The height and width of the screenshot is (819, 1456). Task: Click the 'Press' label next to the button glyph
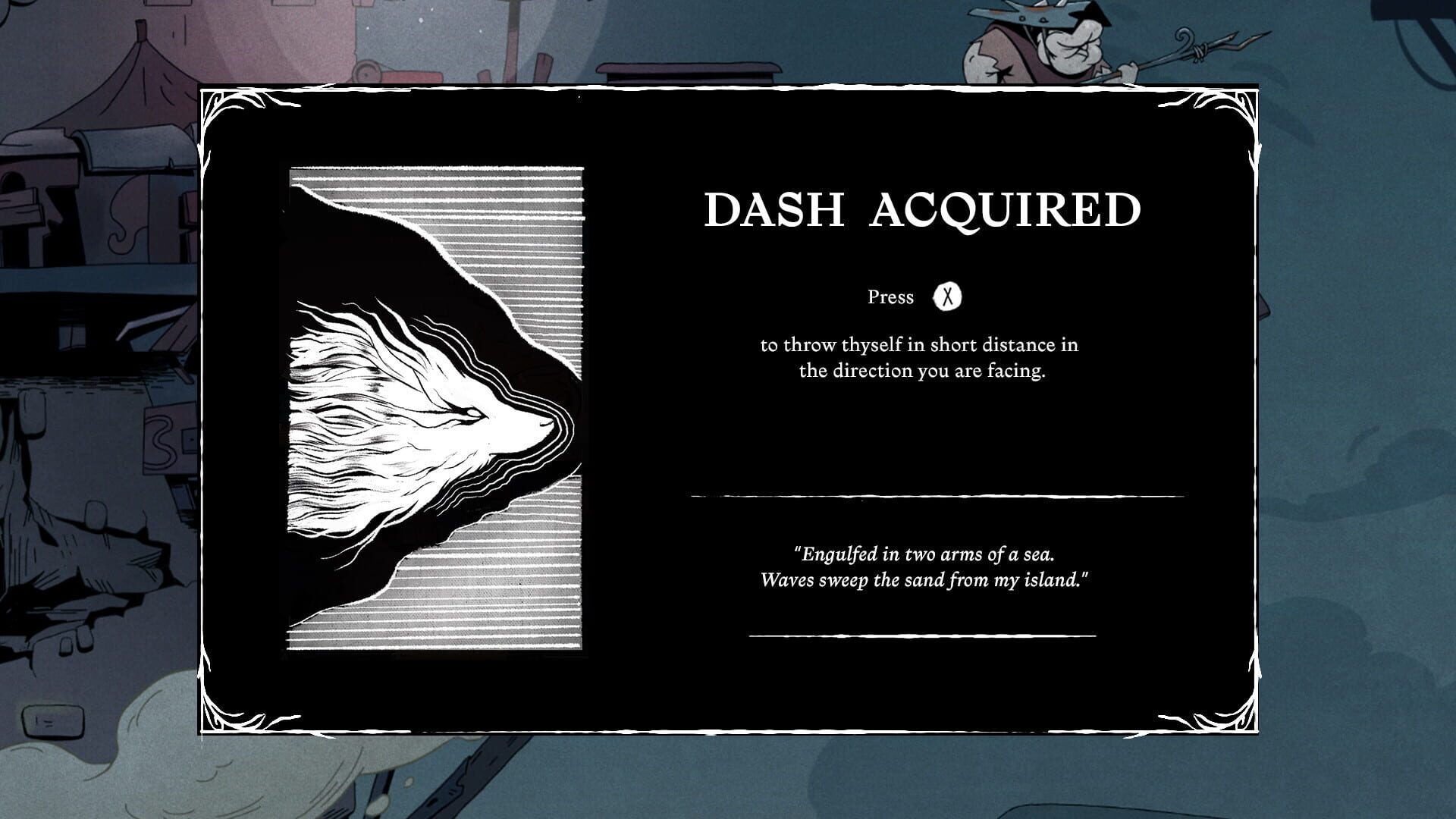[x=892, y=297]
